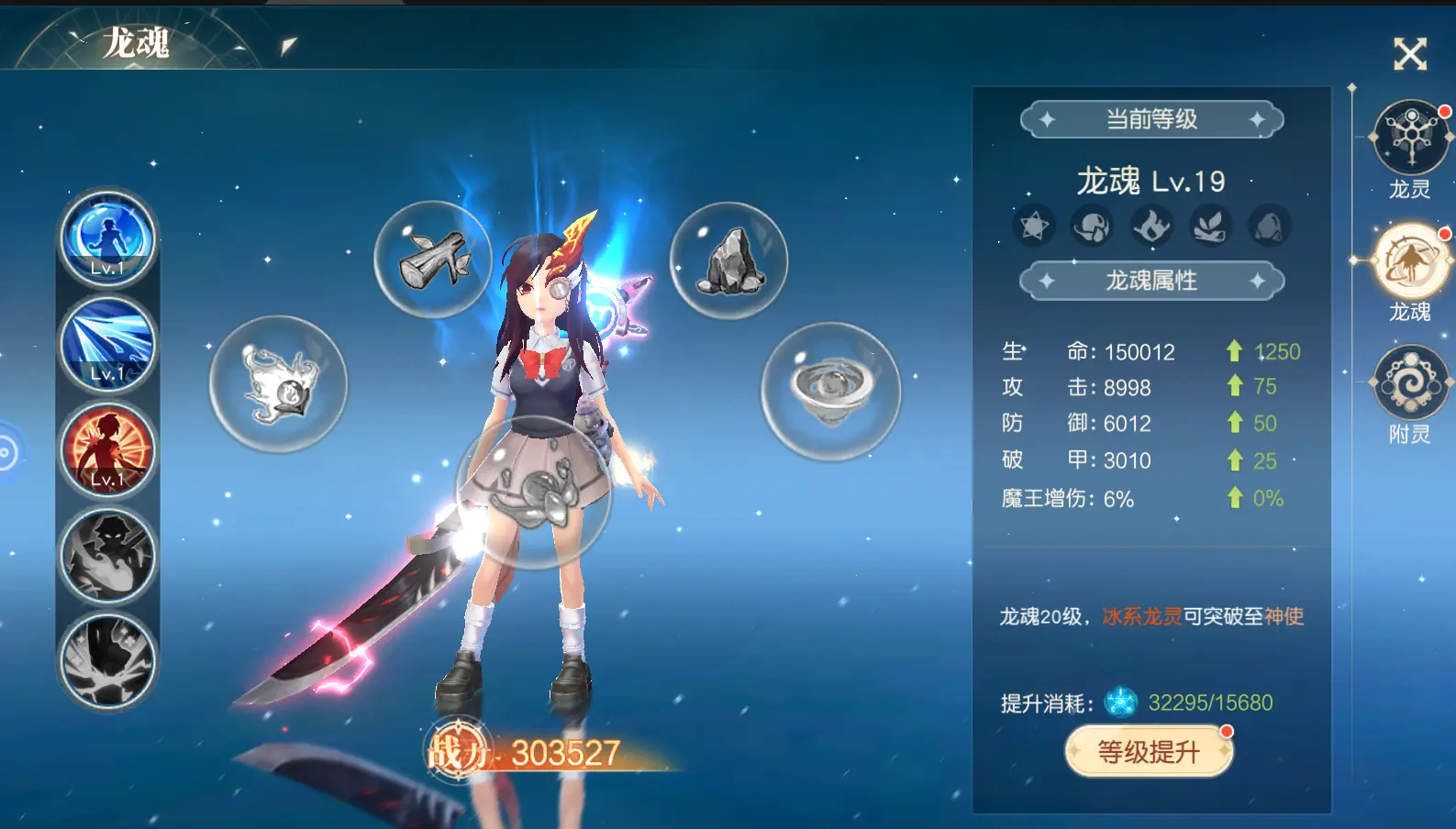Click the 等级提升 upgrade button

1149,752
